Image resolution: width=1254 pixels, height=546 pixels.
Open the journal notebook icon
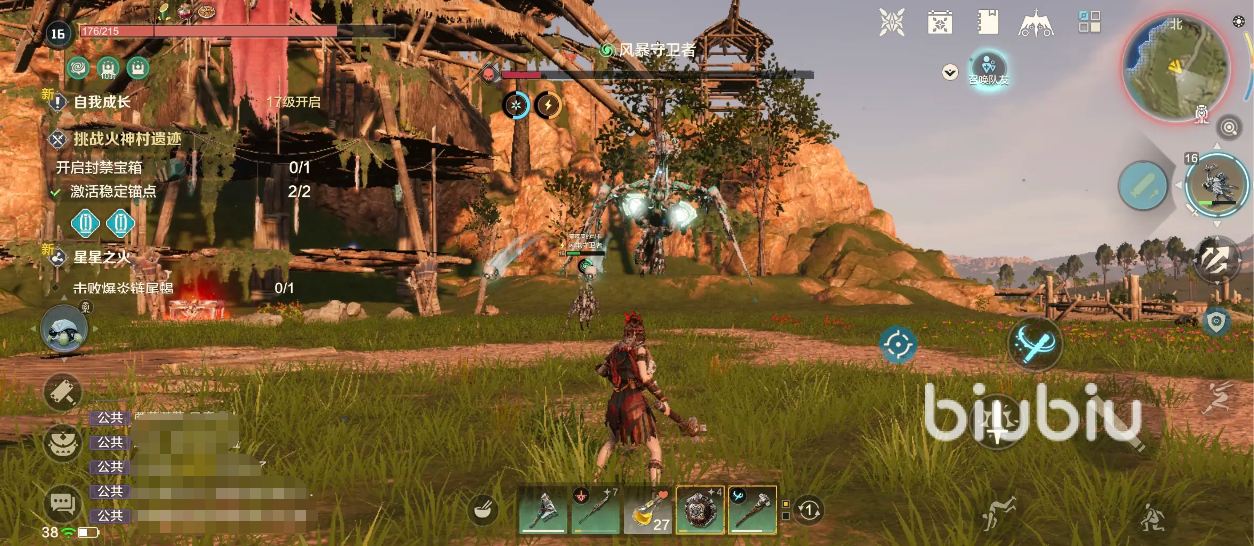tap(988, 22)
